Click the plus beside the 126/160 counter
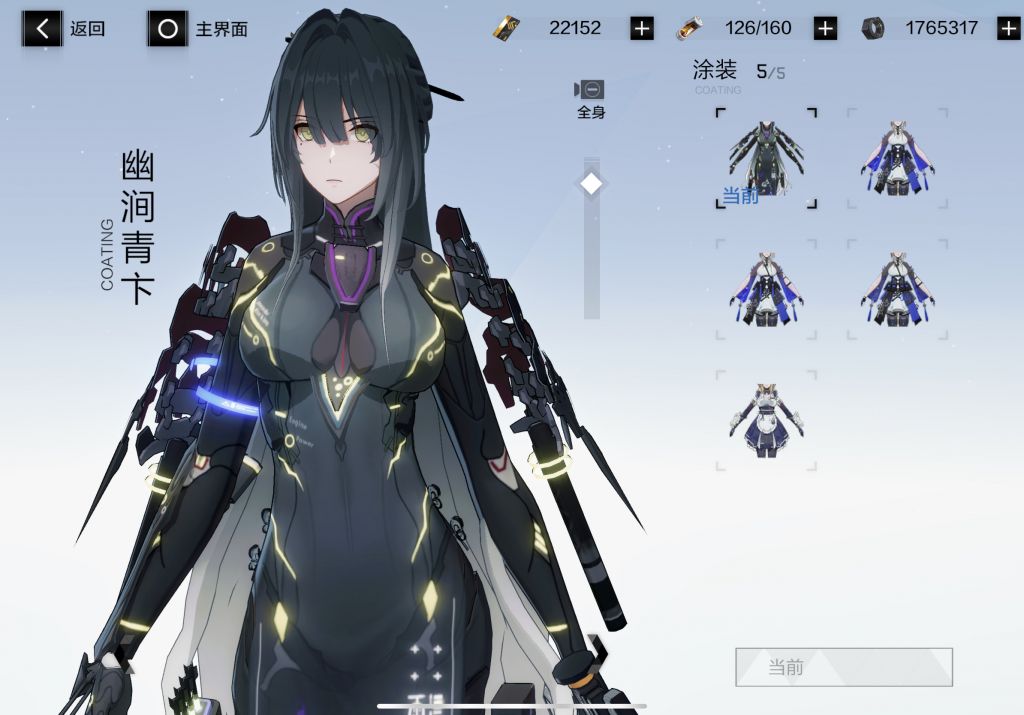The width and height of the screenshot is (1024, 715). (x=825, y=28)
